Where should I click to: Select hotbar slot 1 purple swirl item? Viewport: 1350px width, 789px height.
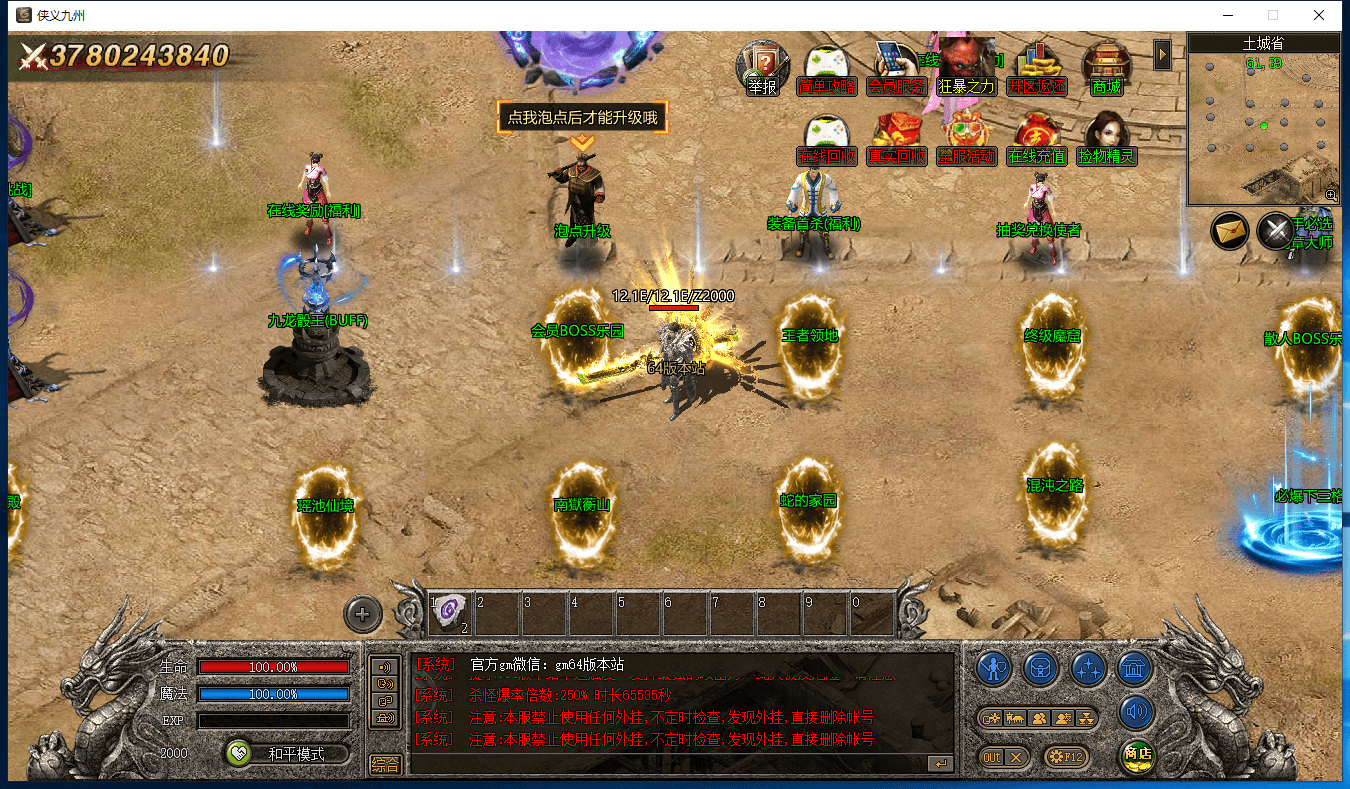[x=450, y=611]
